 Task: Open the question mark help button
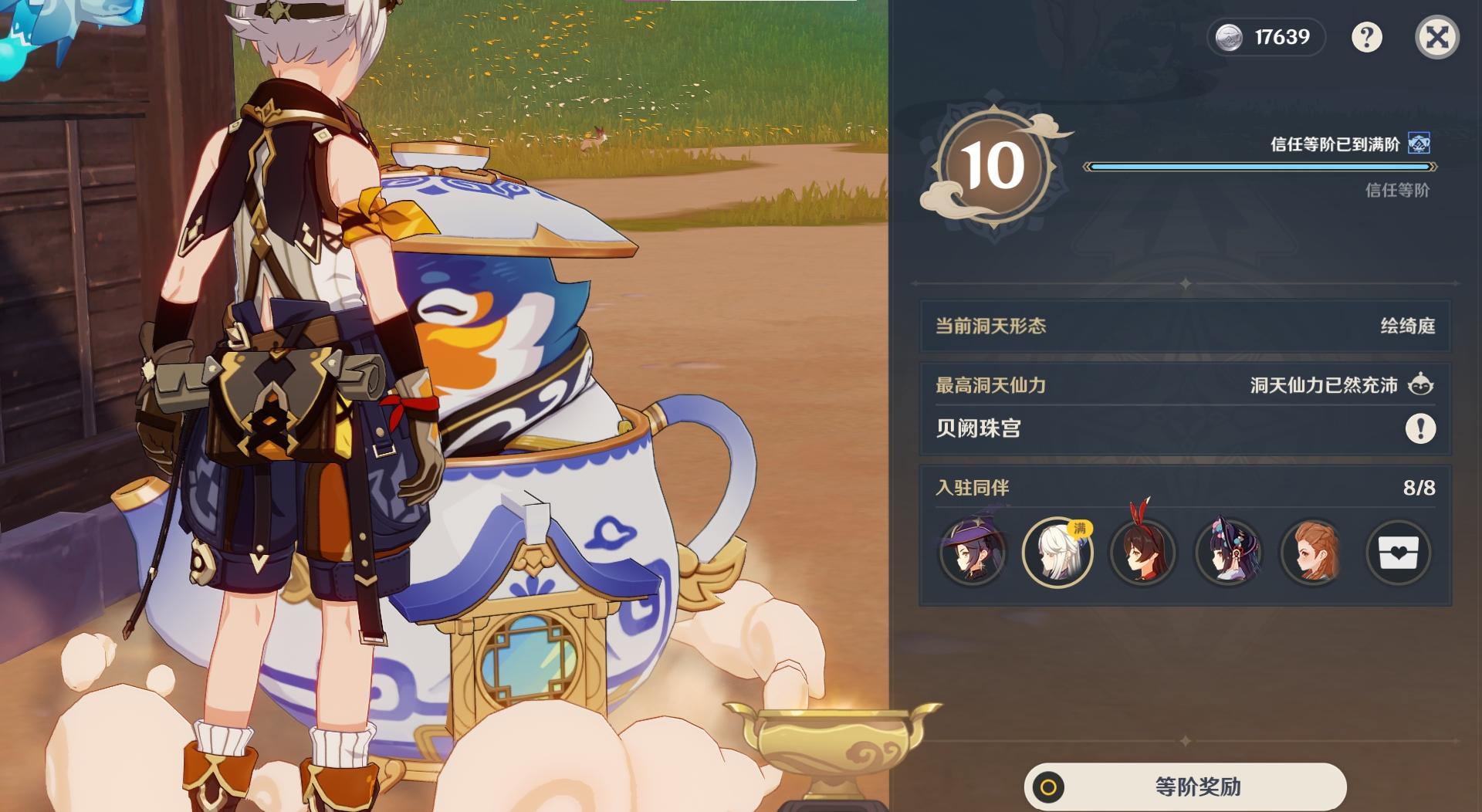point(1366,37)
